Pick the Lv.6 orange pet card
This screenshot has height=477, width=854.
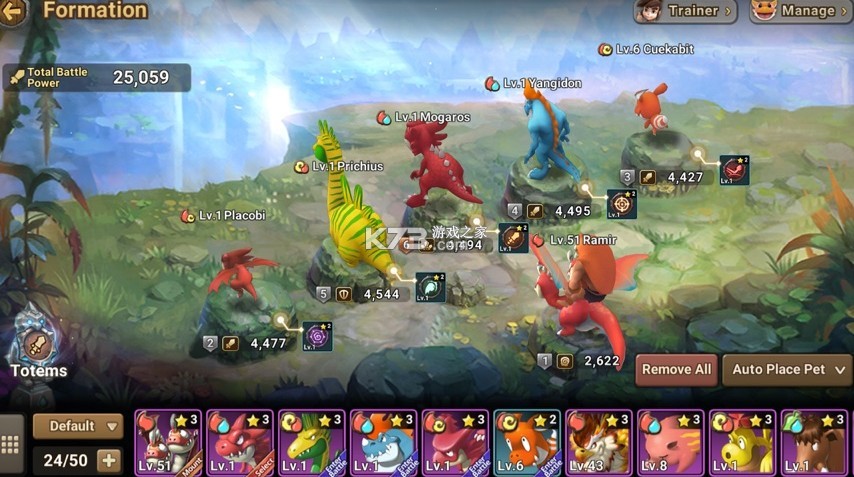[x=527, y=442]
